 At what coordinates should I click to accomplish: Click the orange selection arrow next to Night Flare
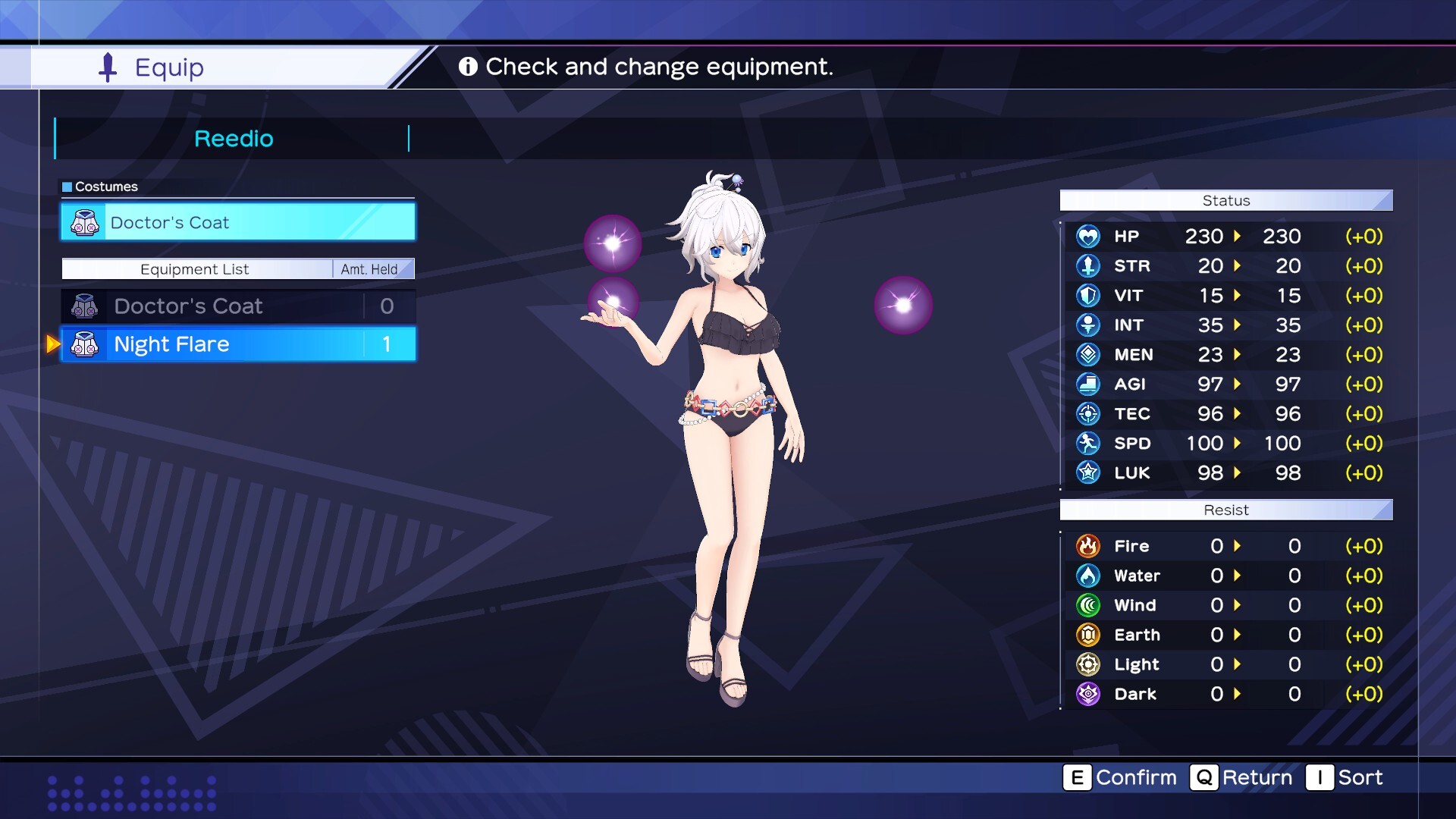[x=52, y=344]
